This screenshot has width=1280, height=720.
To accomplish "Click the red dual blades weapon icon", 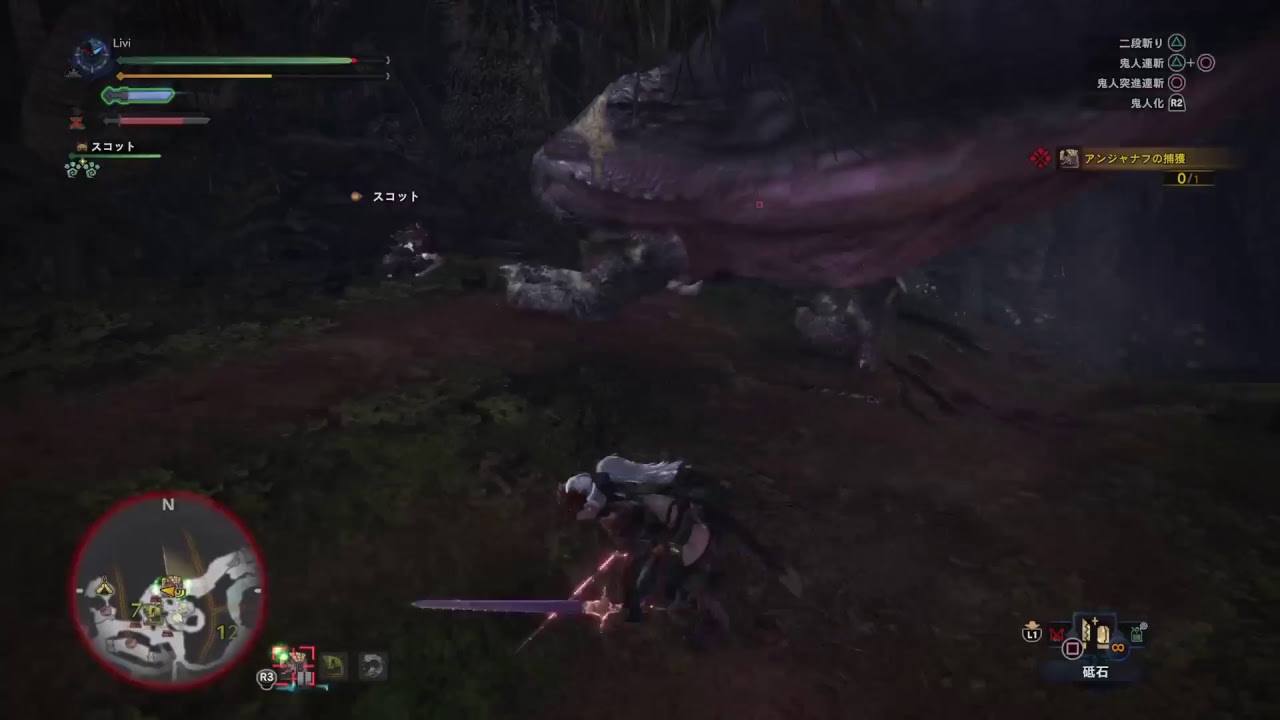I will click(x=1057, y=633).
